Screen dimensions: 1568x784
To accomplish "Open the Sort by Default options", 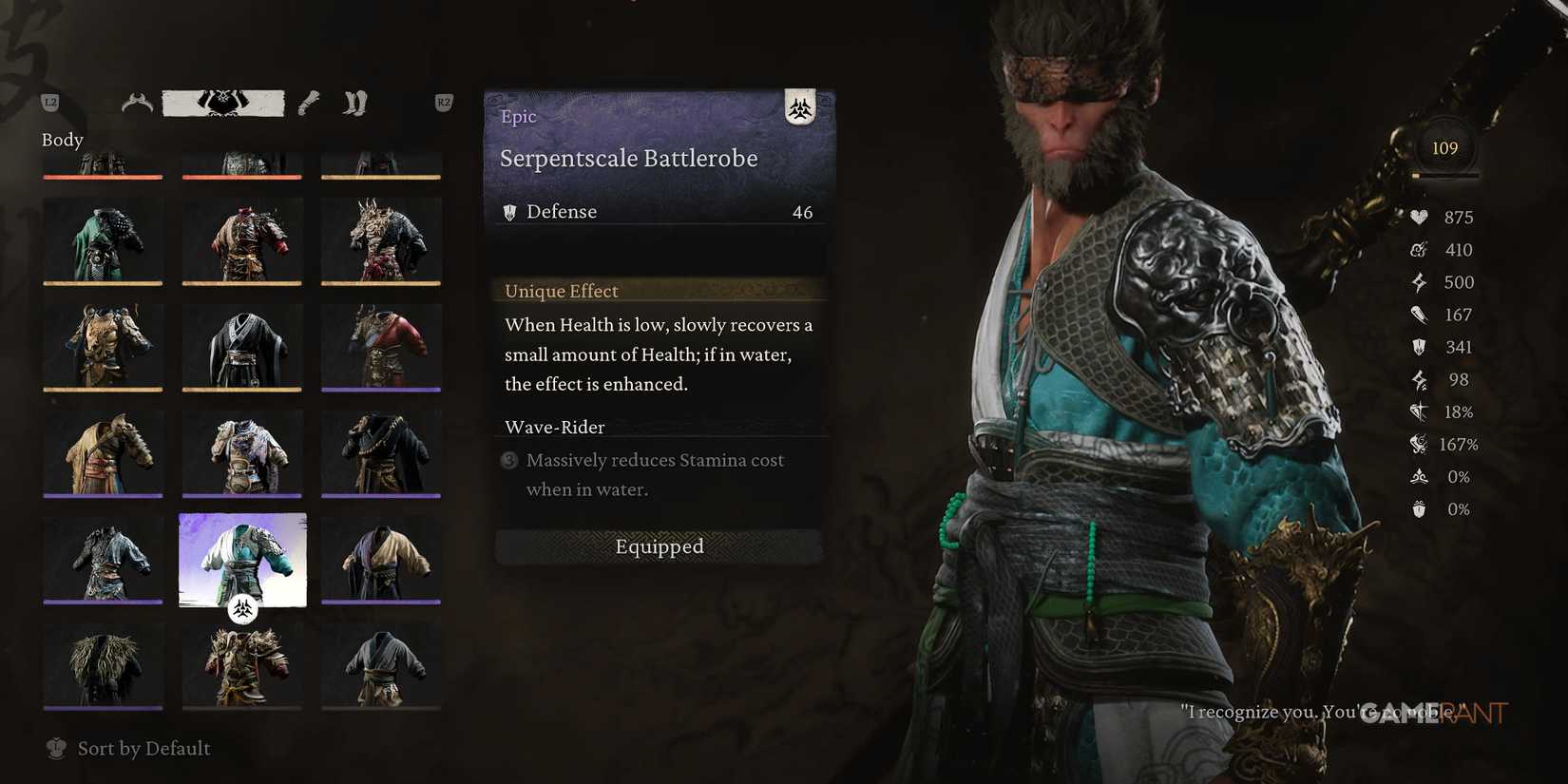I will point(143,749).
